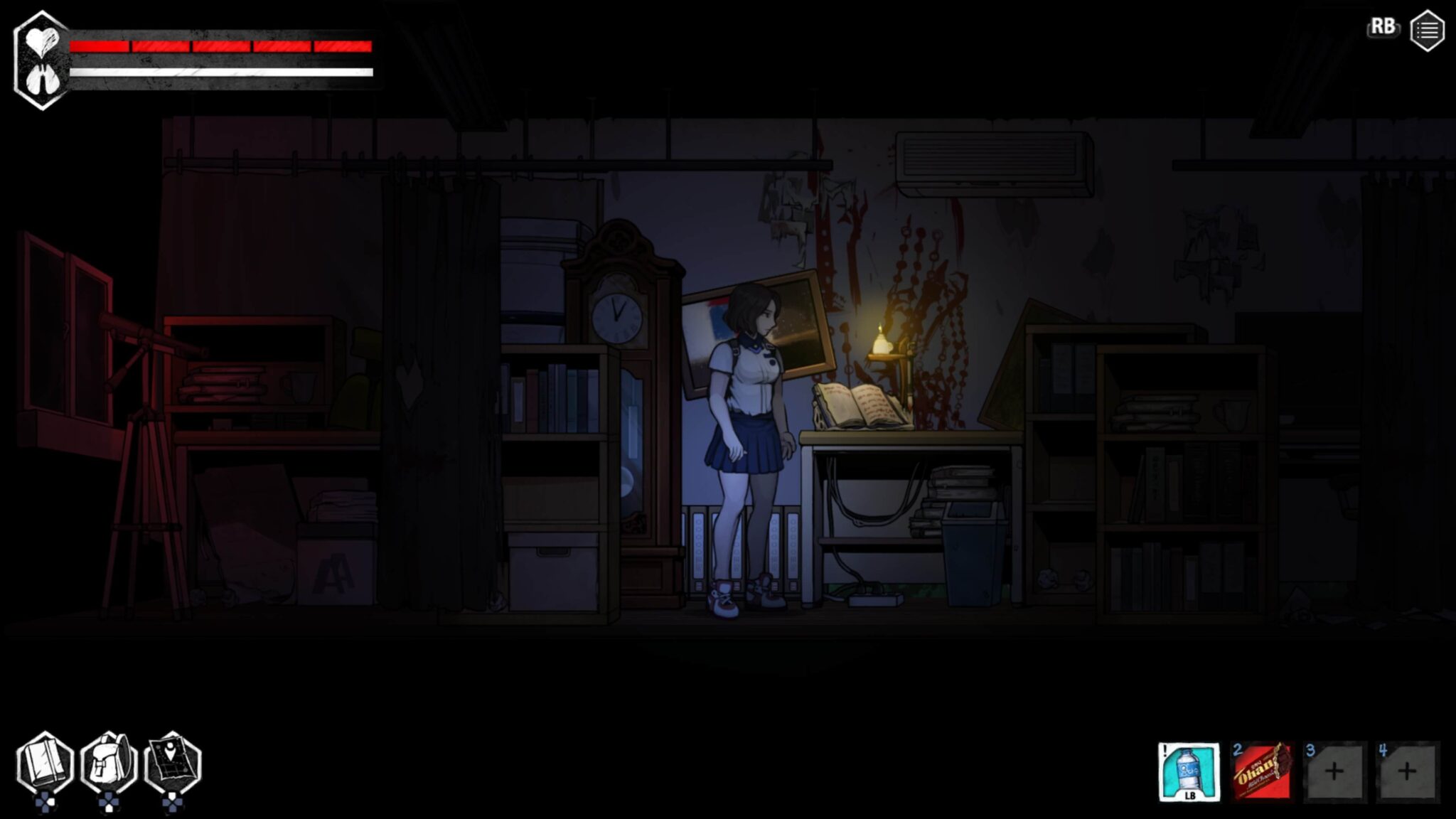Open the map icon

pos(173,765)
